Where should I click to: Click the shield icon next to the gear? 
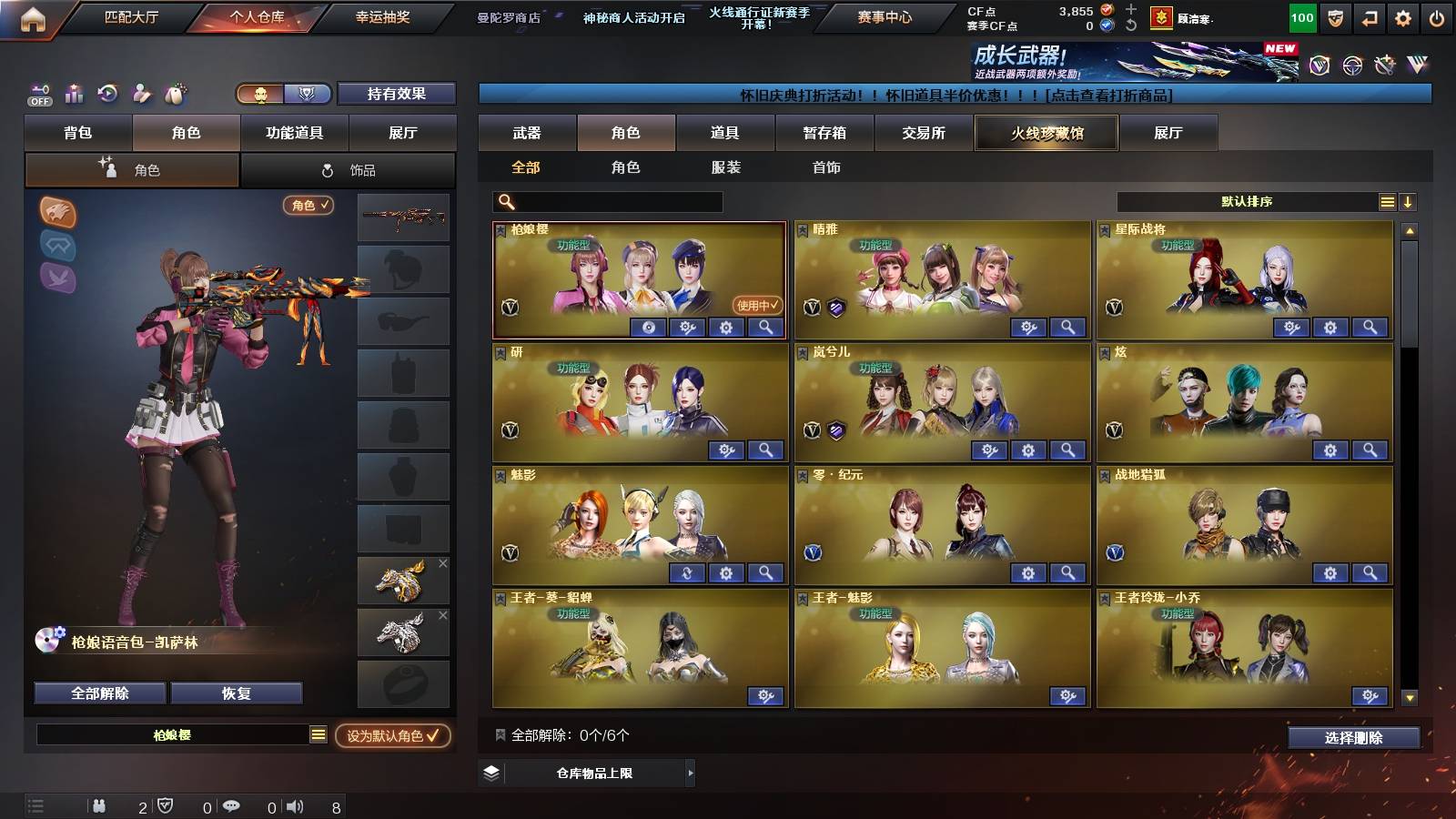1334,16
